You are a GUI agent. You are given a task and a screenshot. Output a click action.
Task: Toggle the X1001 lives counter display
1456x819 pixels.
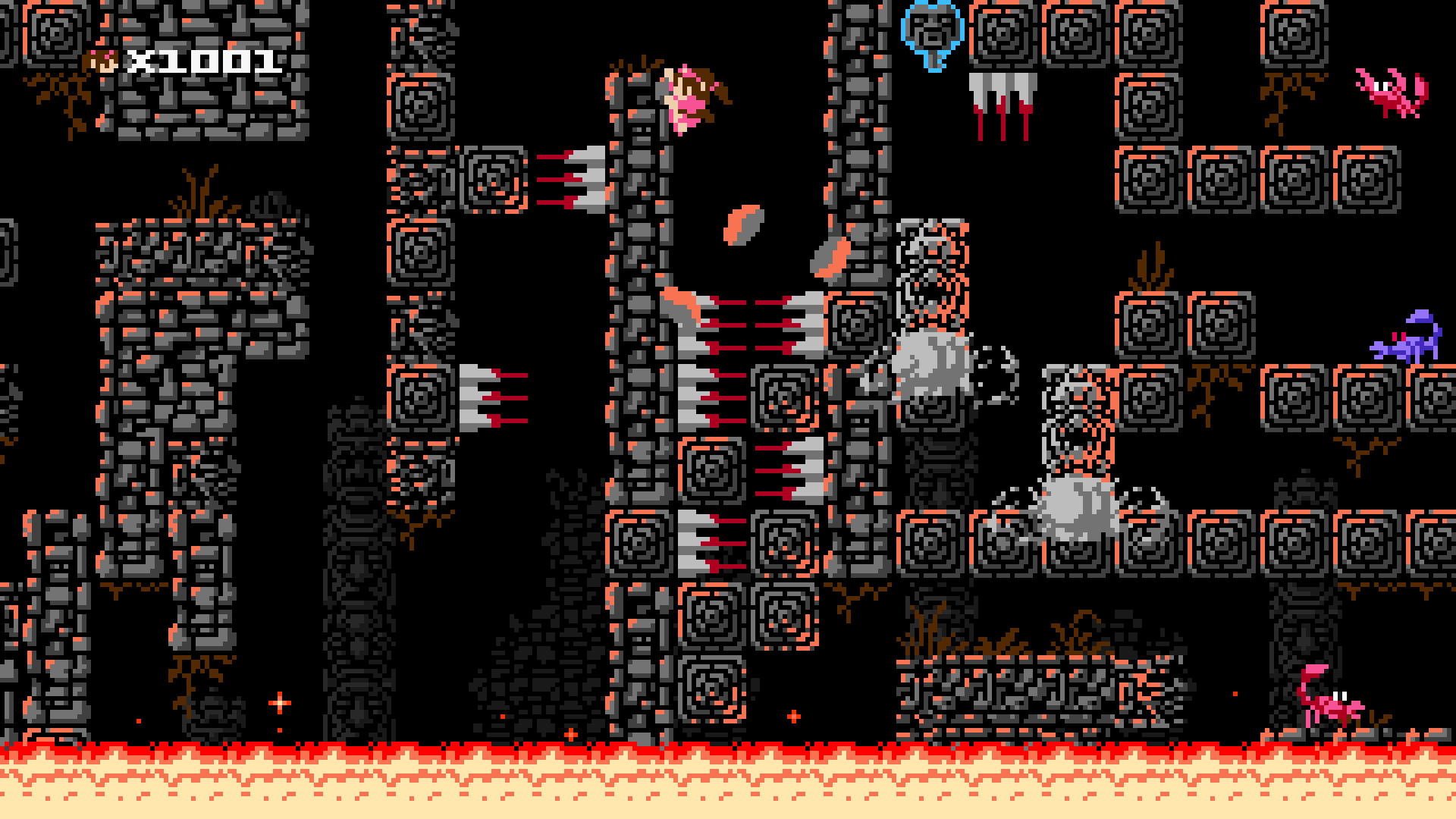(201, 61)
